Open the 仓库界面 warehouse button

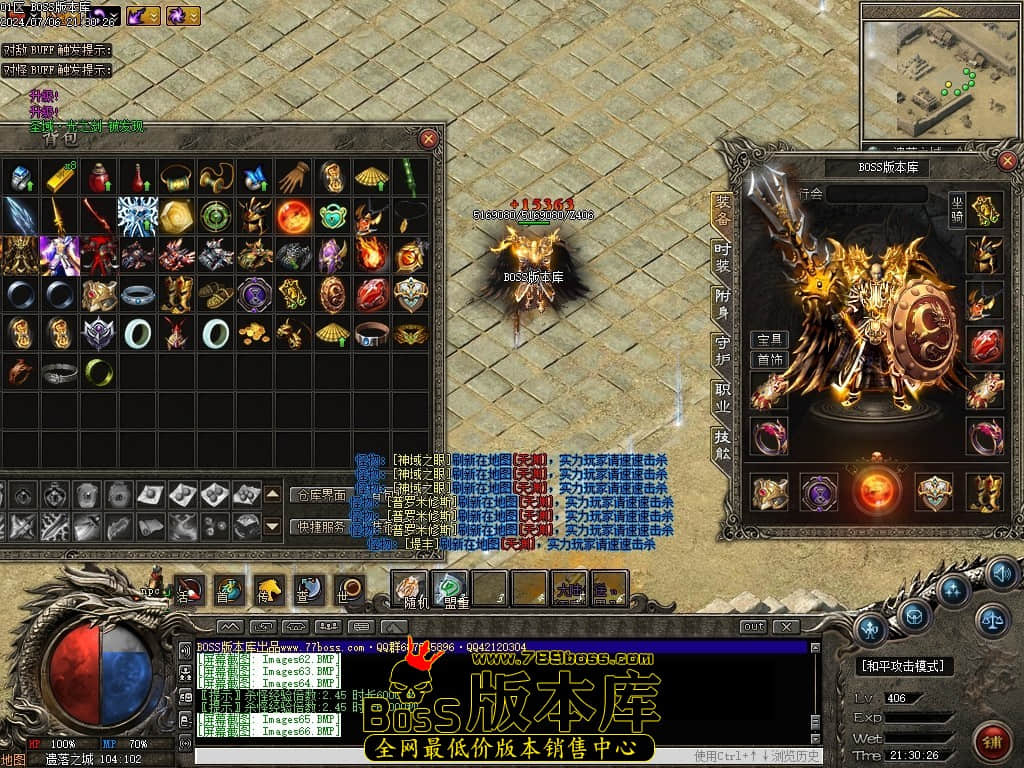pyautogui.click(x=319, y=494)
